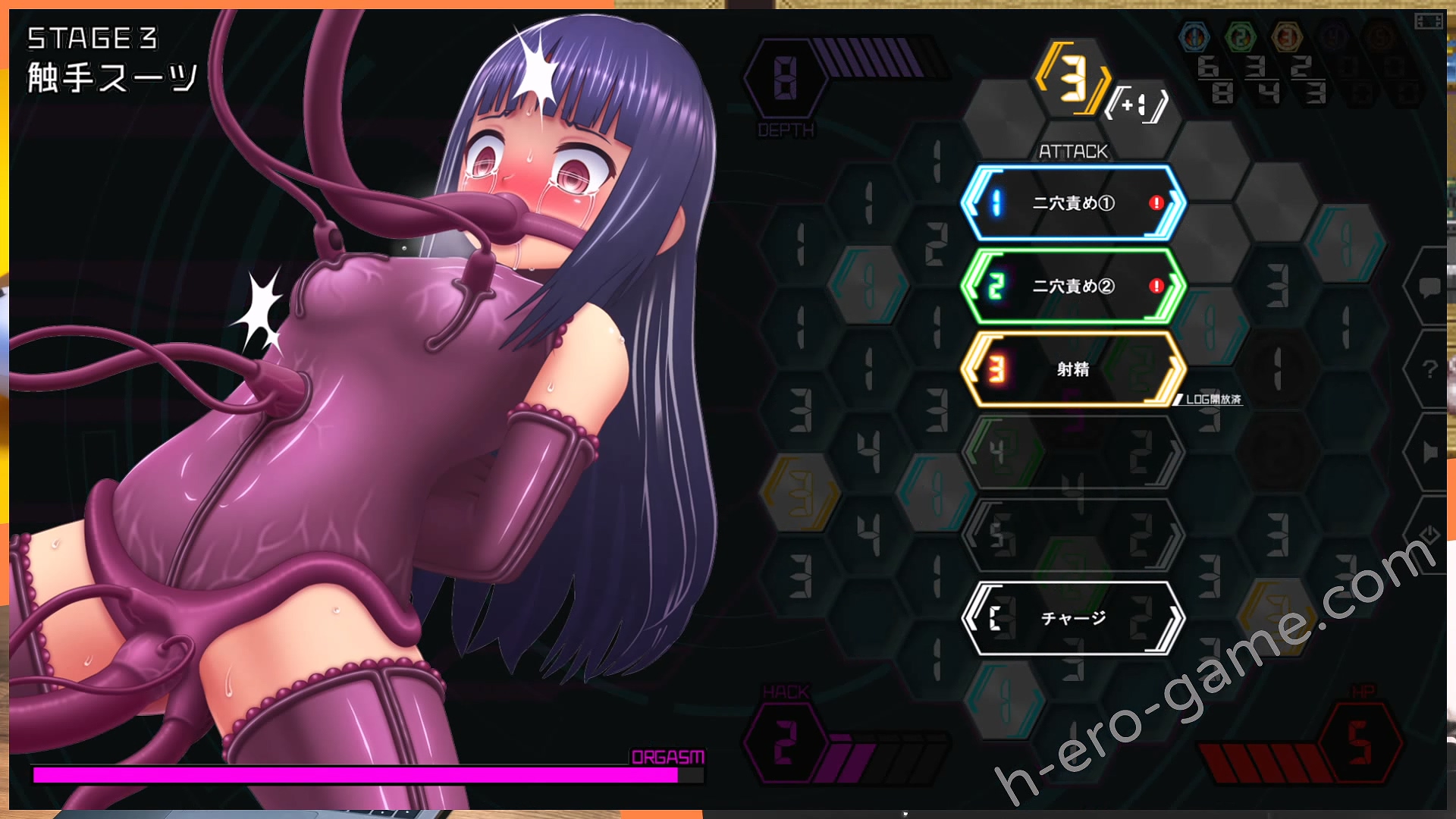Open the question mark help icon
Image resolution: width=1456 pixels, height=819 pixels.
click(1429, 369)
